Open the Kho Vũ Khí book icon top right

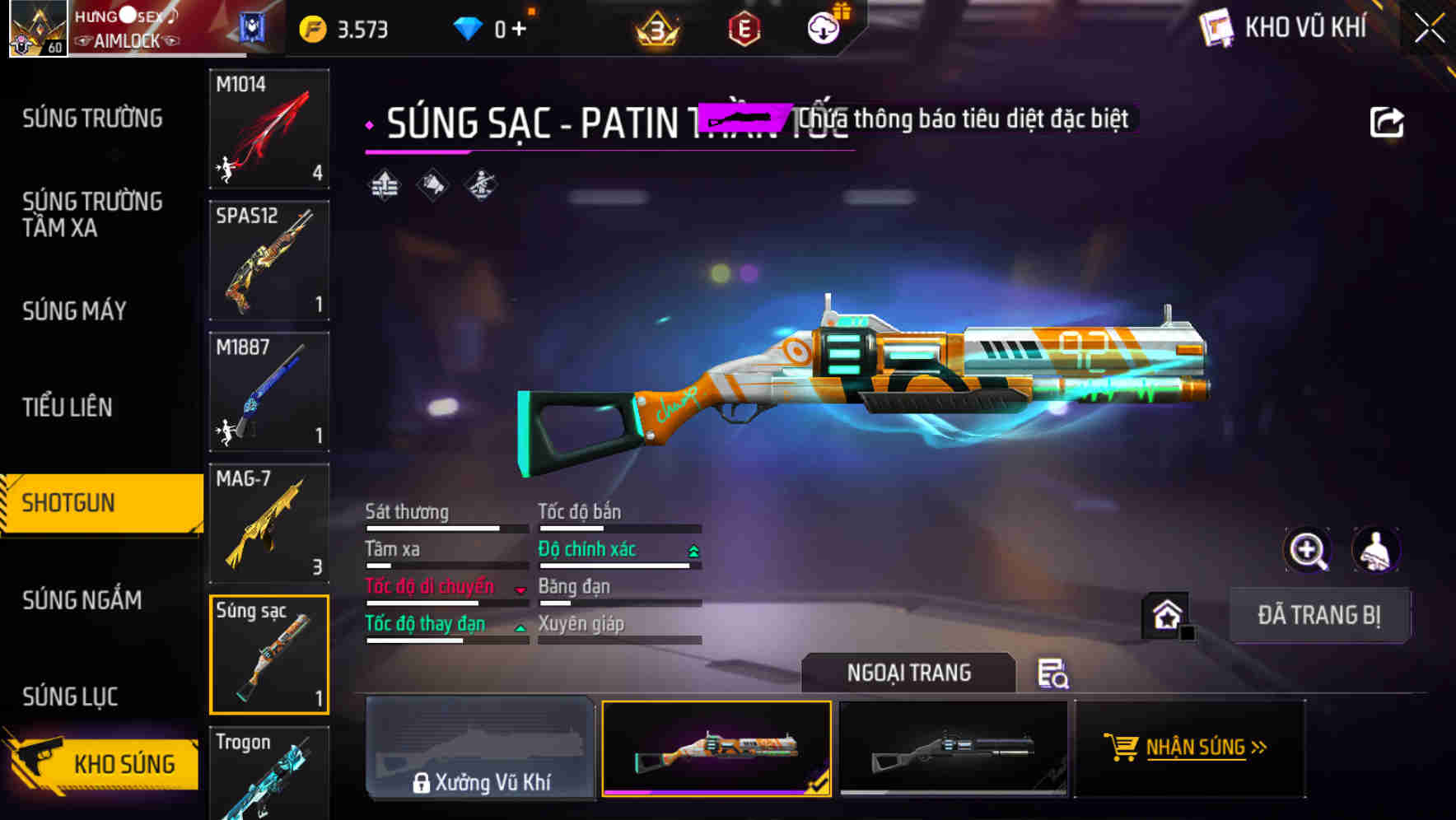1216,26
